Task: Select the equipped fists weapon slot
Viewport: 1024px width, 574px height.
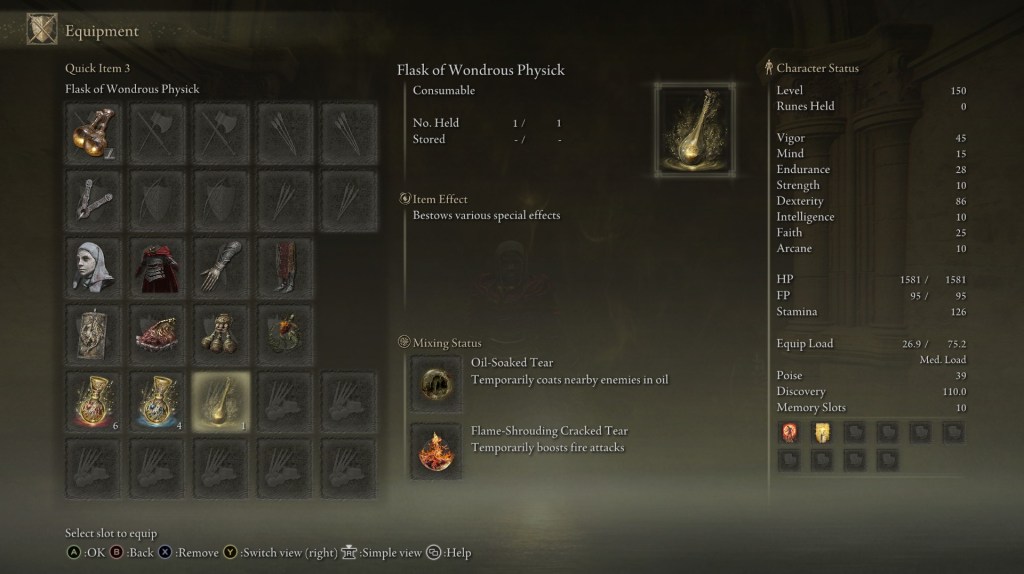Action: click(96, 133)
